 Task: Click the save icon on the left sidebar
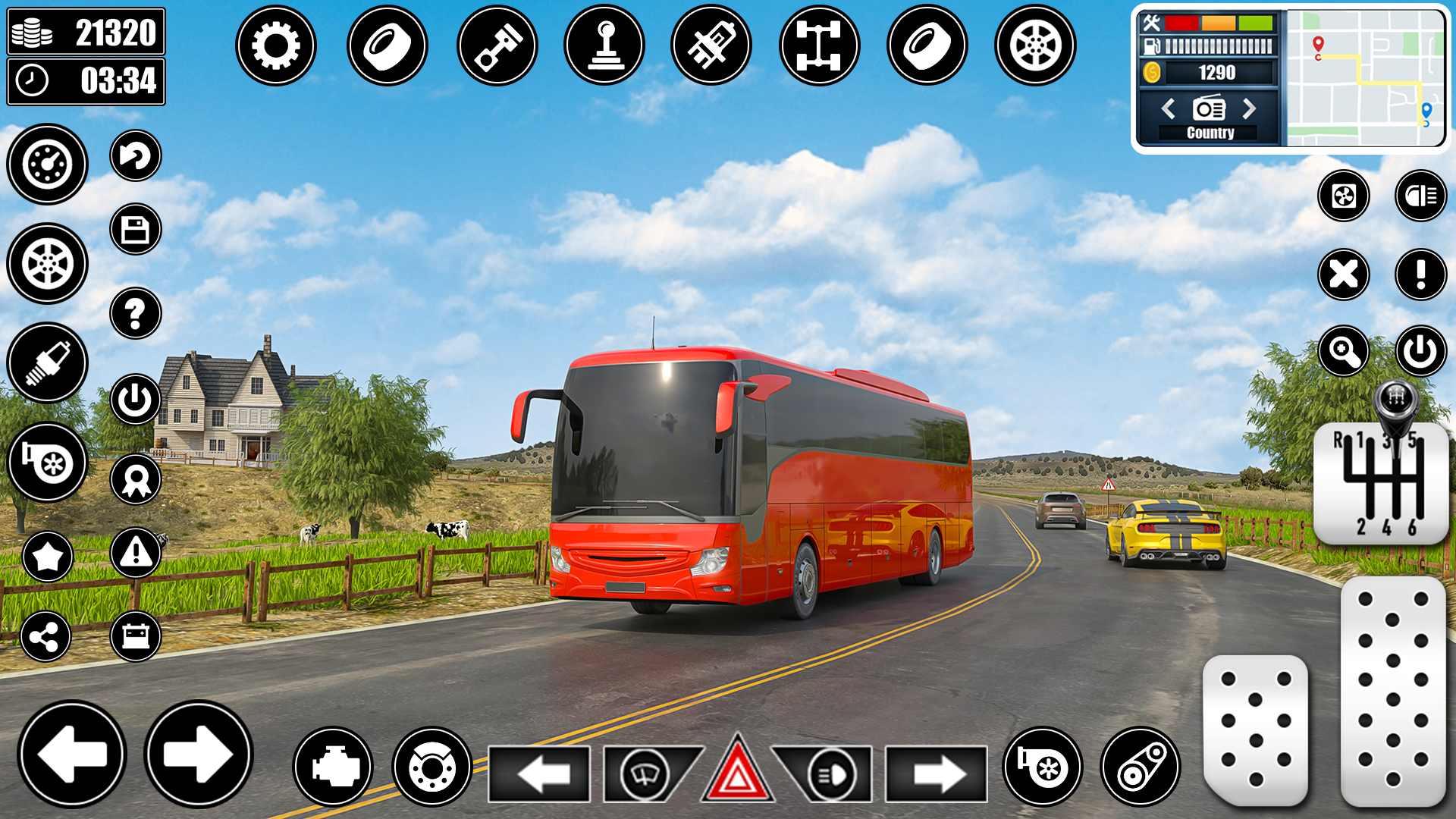tap(135, 229)
